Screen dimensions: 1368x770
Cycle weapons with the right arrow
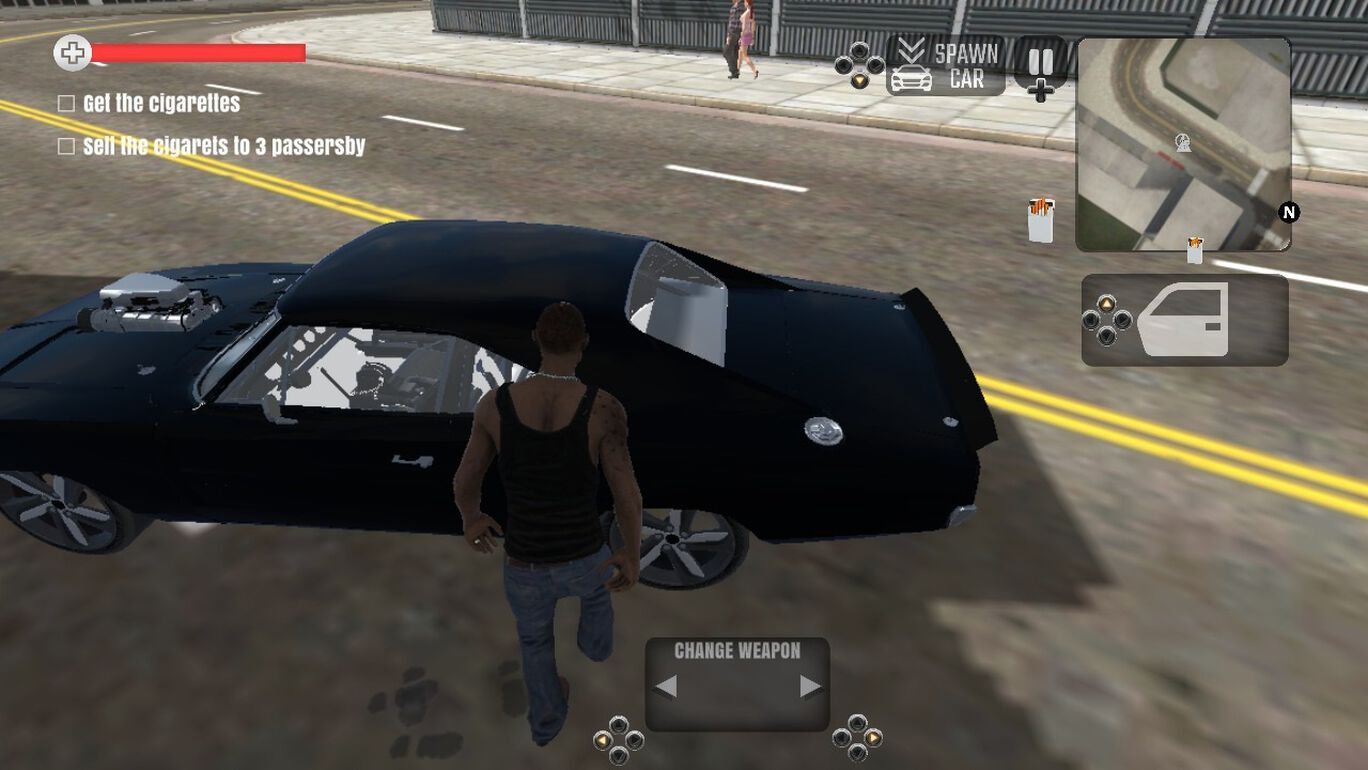pyautogui.click(x=806, y=685)
